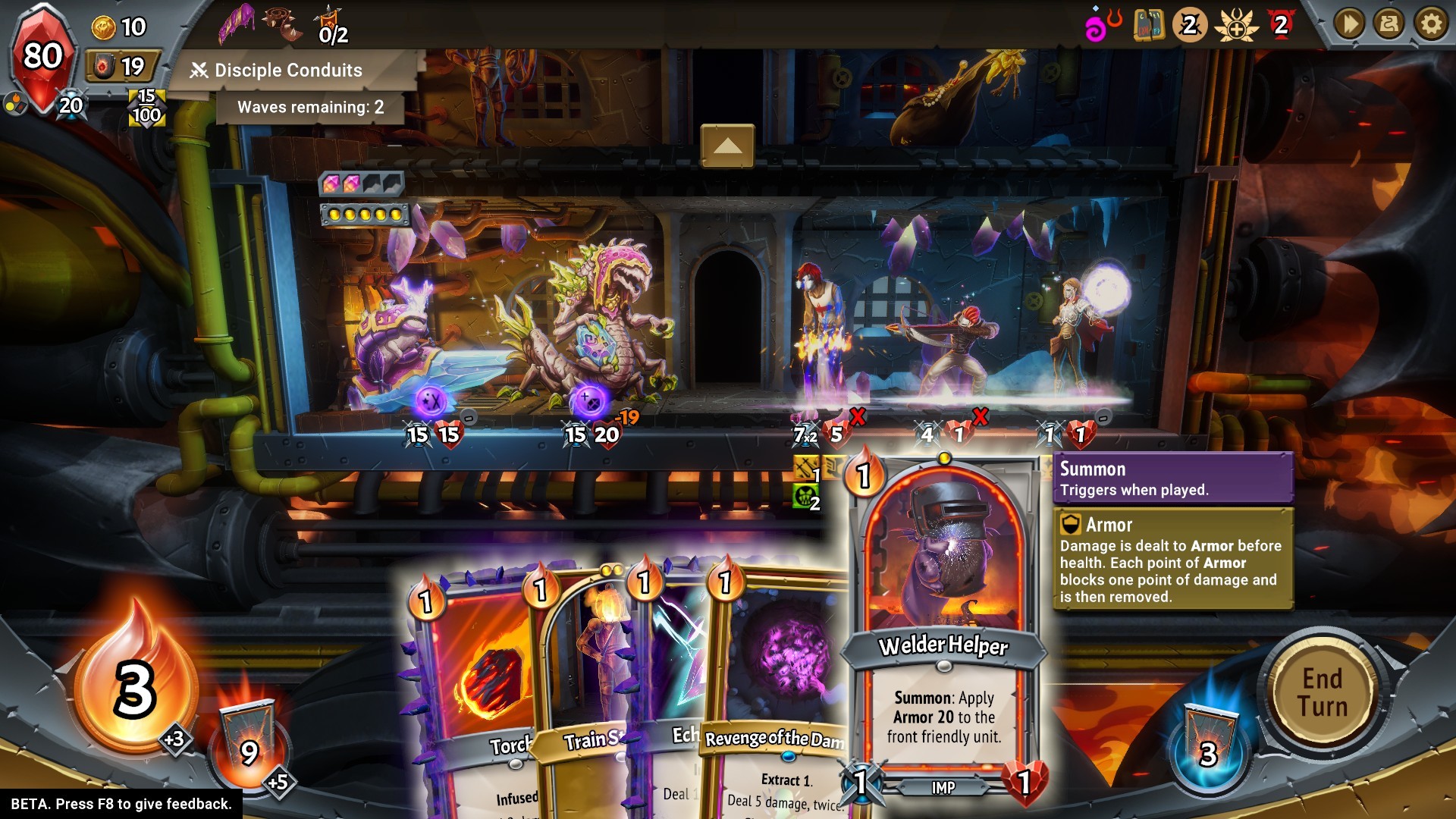Viewport: 1456px width, 819px height.
Task: Open the run map button
Action: [x=1390, y=25]
